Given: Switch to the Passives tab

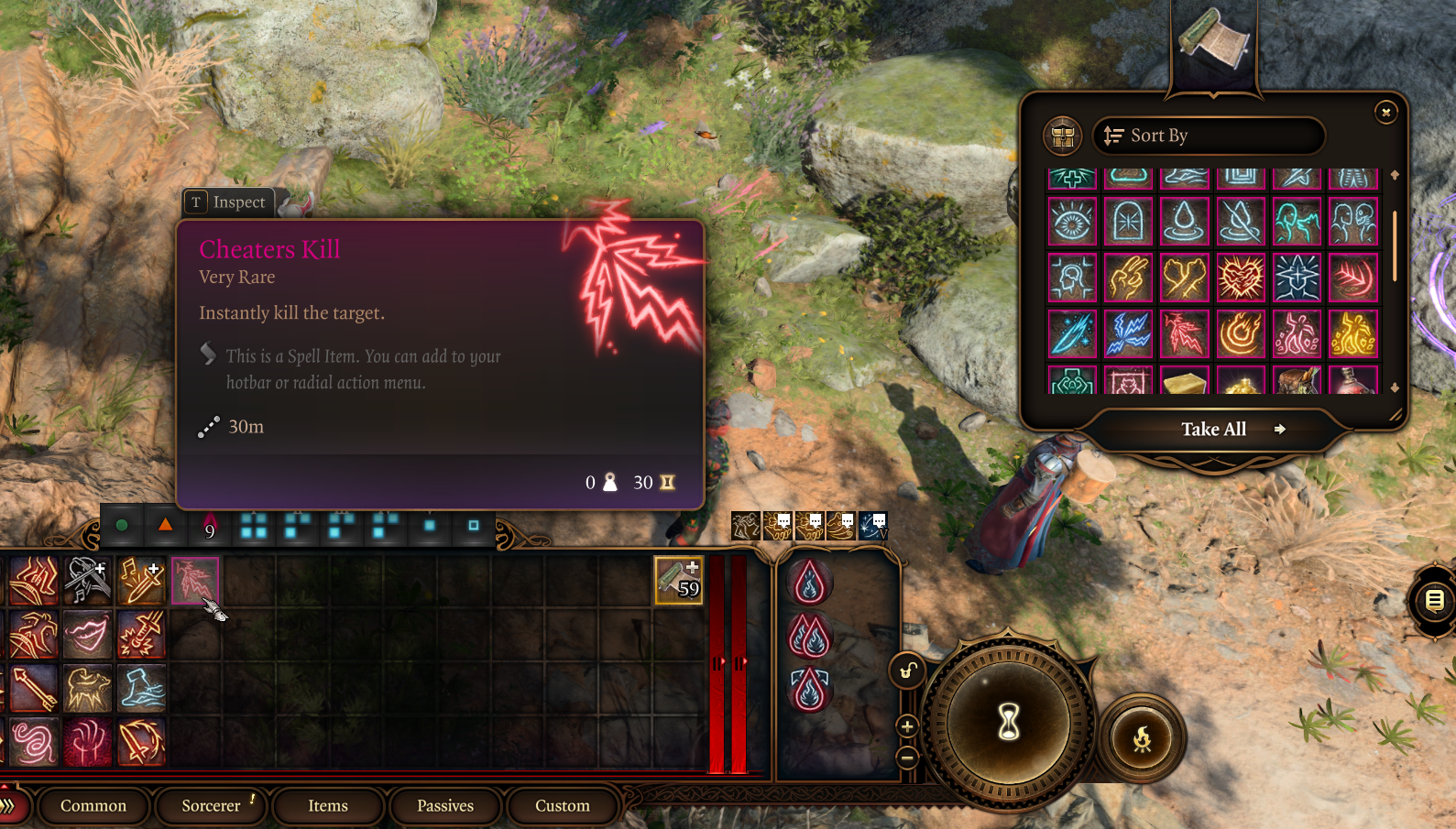Looking at the screenshot, I should coord(445,806).
